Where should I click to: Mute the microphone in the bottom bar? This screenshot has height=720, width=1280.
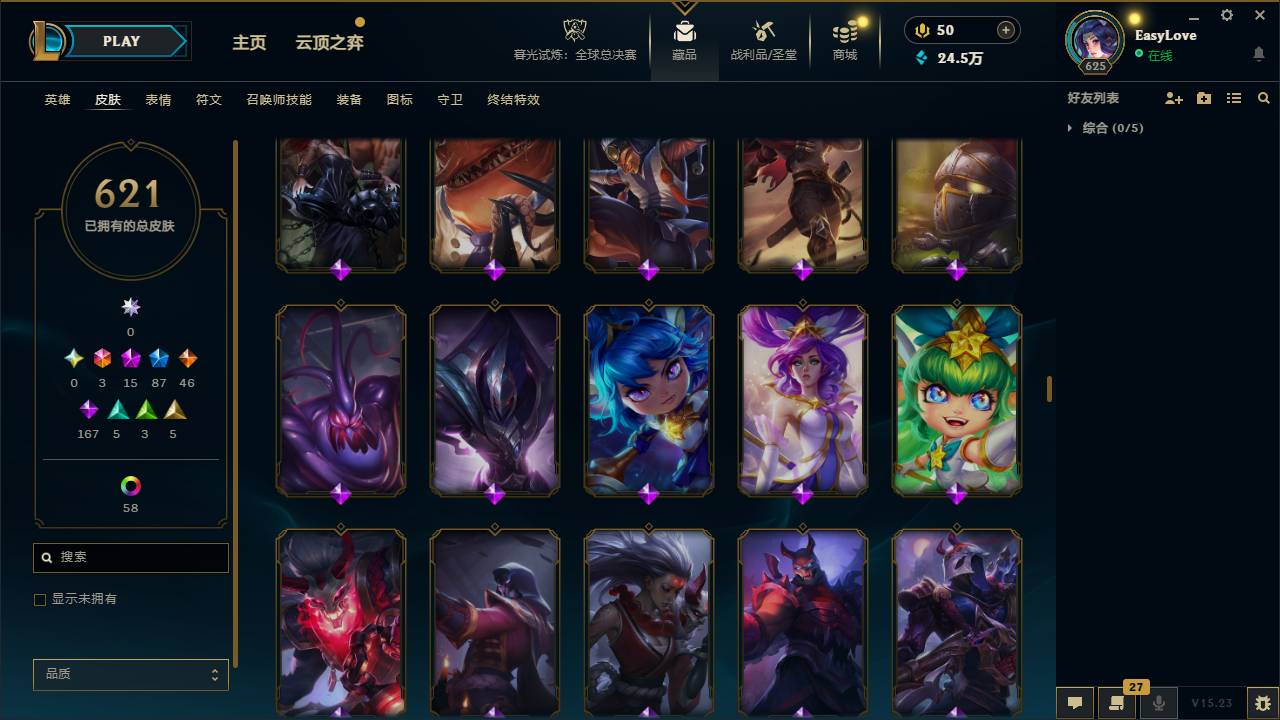(x=1157, y=703)
